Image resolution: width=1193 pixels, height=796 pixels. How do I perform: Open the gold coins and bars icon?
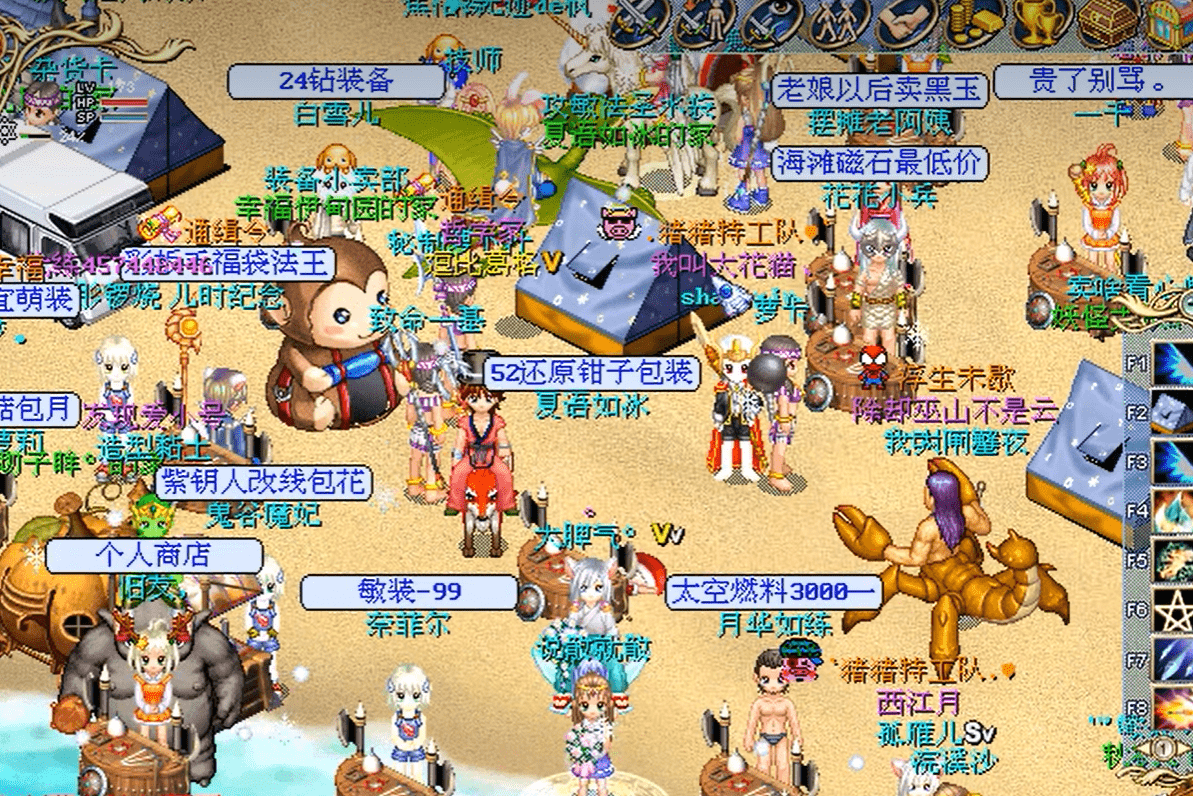[973, 22]
